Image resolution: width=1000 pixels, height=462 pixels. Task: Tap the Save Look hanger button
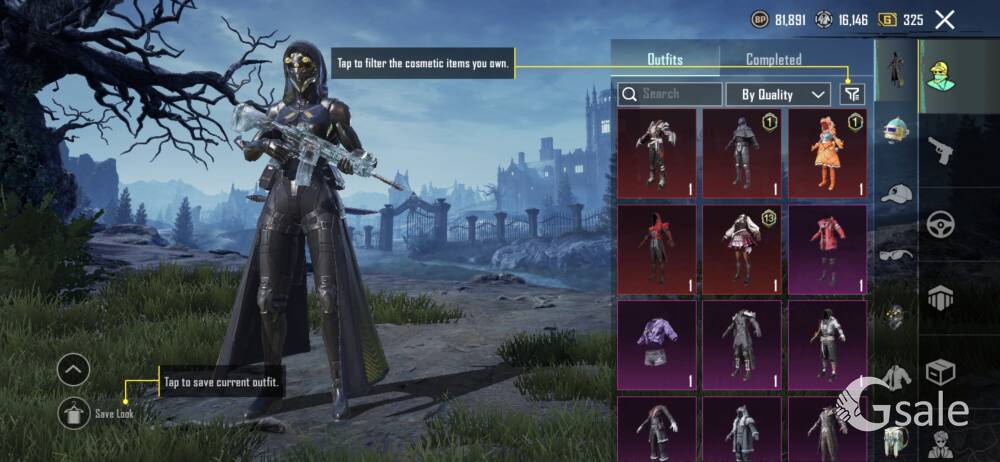(x=74, y=412)
